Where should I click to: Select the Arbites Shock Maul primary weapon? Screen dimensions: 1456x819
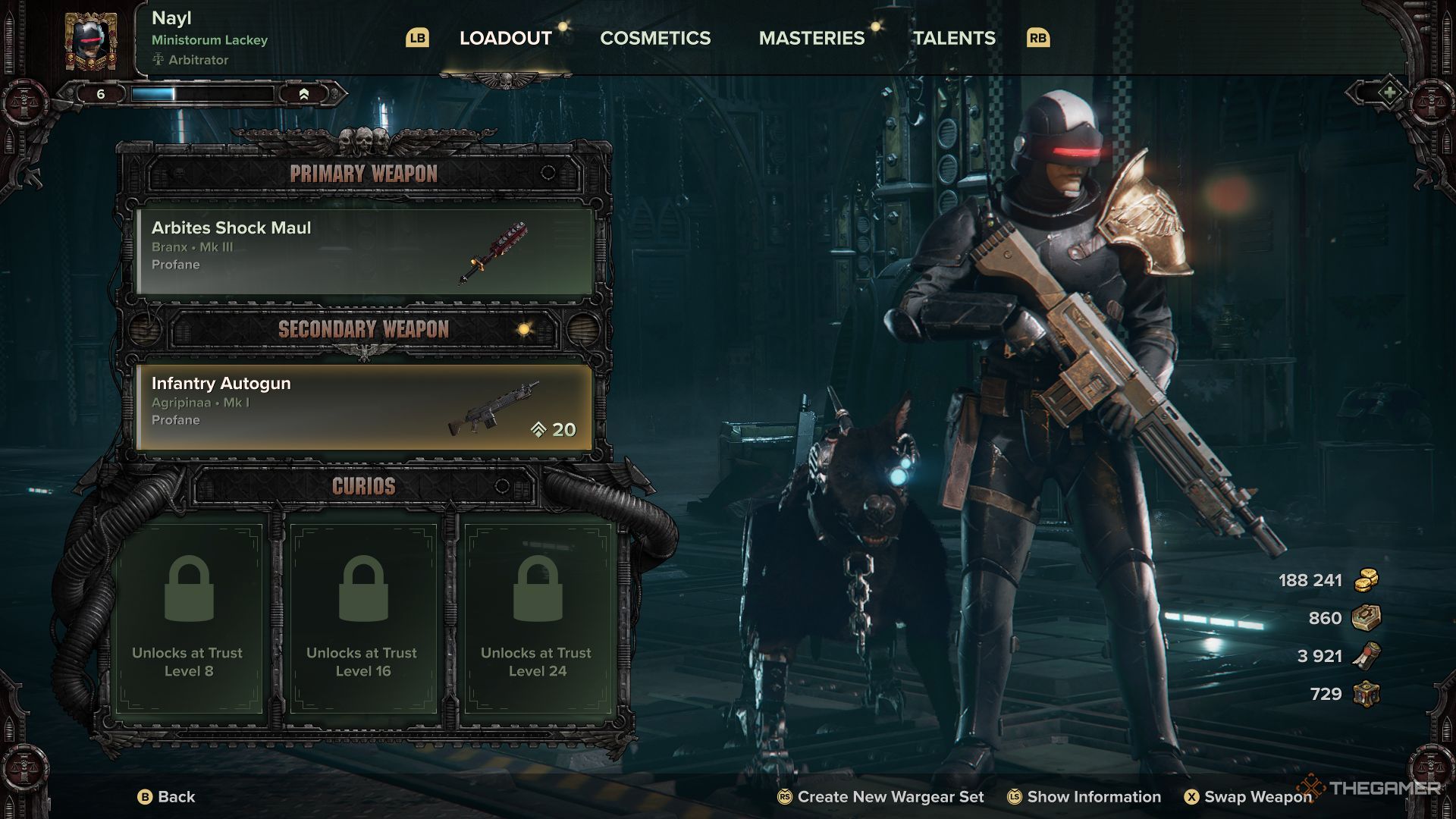pos(364,249)
